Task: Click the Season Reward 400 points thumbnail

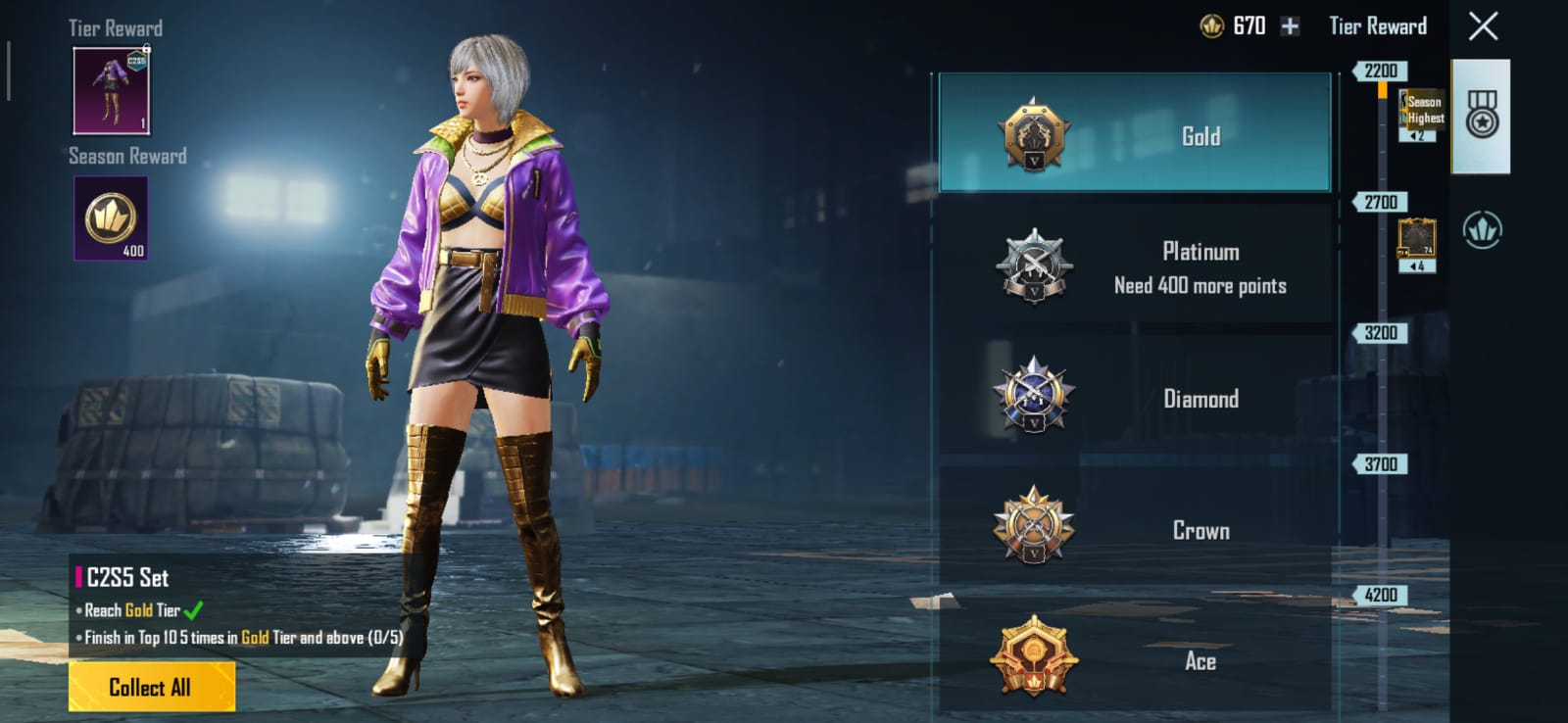Action: (111, 217)
